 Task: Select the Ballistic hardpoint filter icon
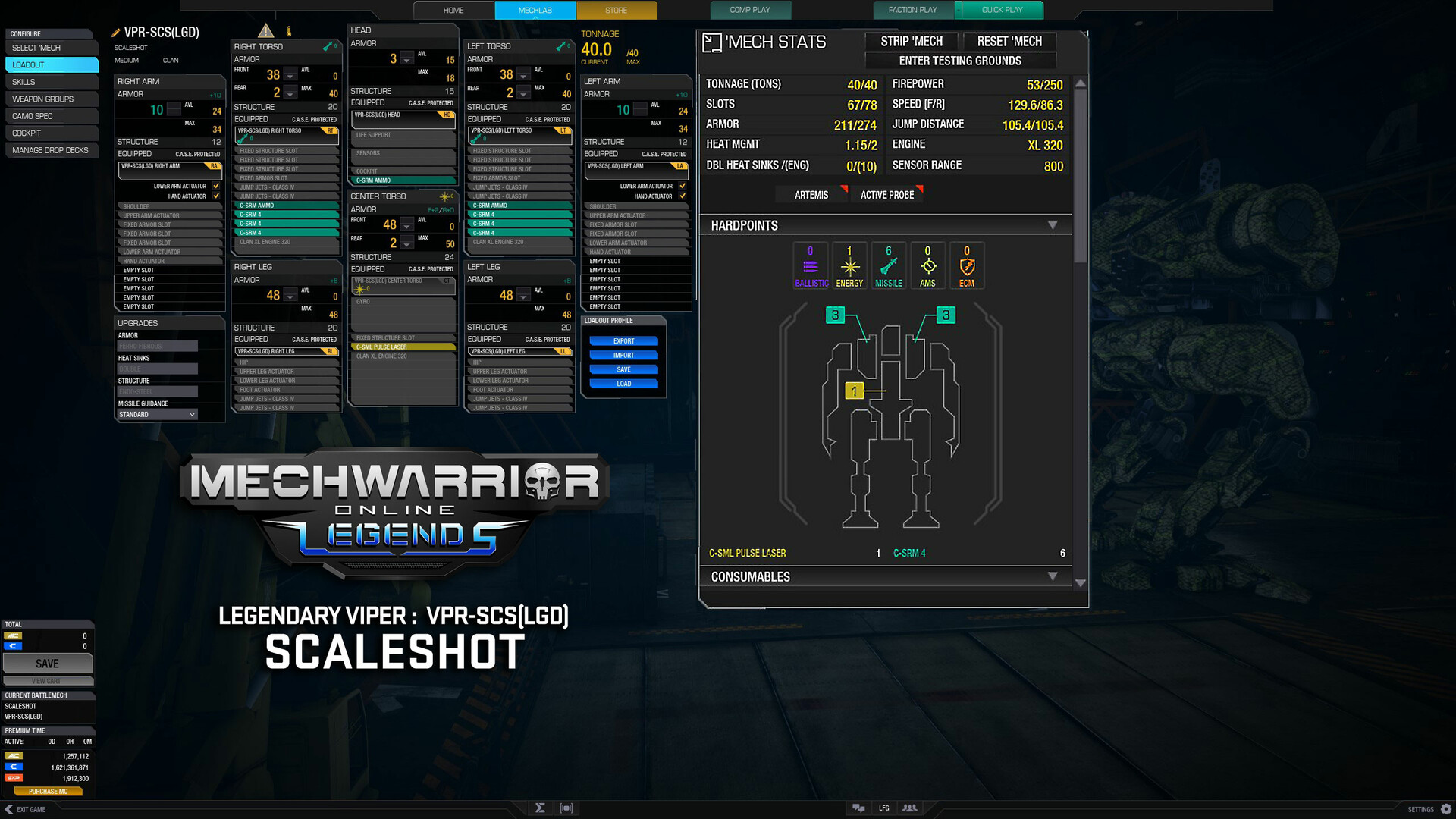coord(810,265)
